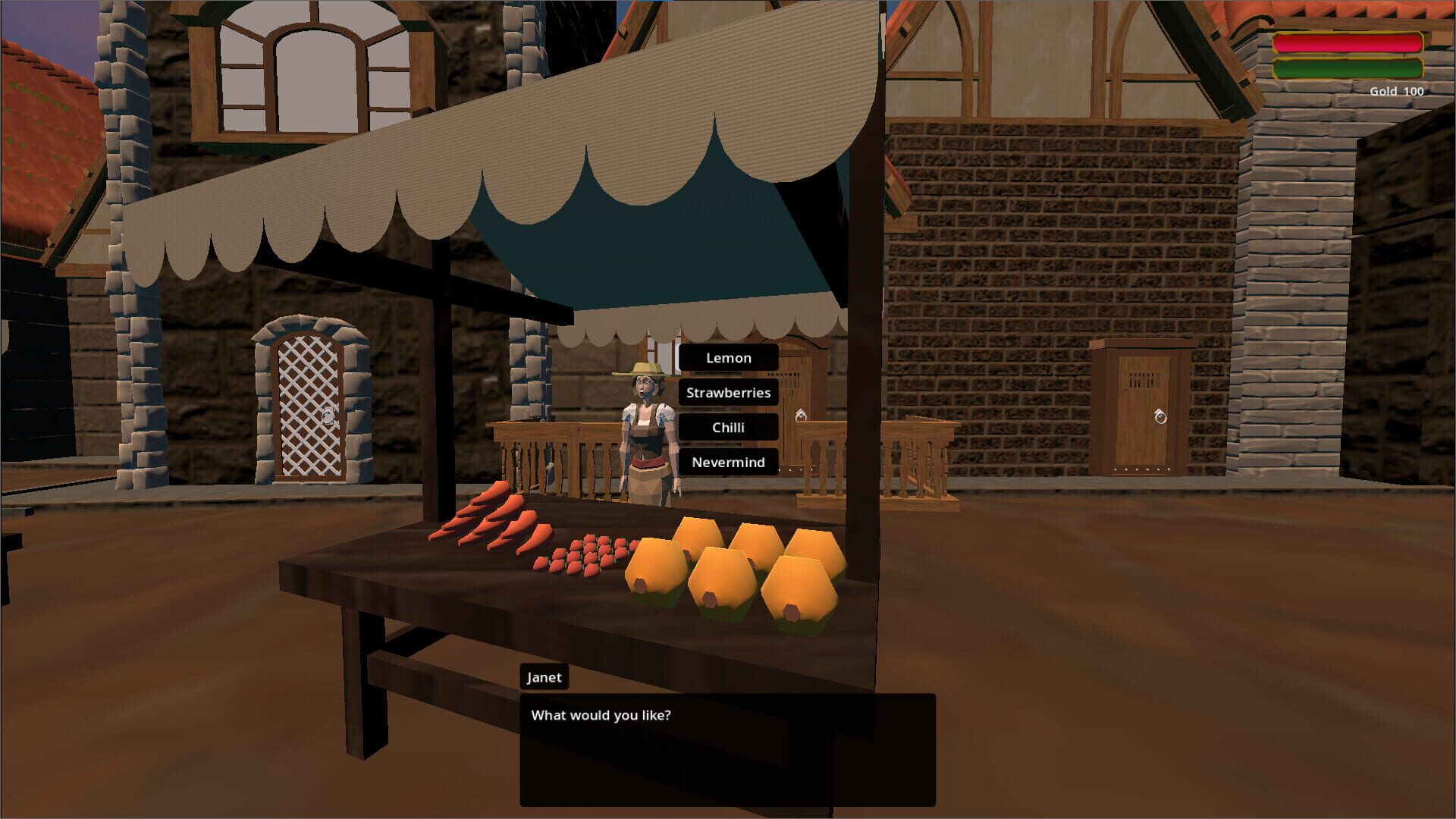Click the dialogue text 'What would you like?'
1456x819 pixels.
click(x=601, y=714)
